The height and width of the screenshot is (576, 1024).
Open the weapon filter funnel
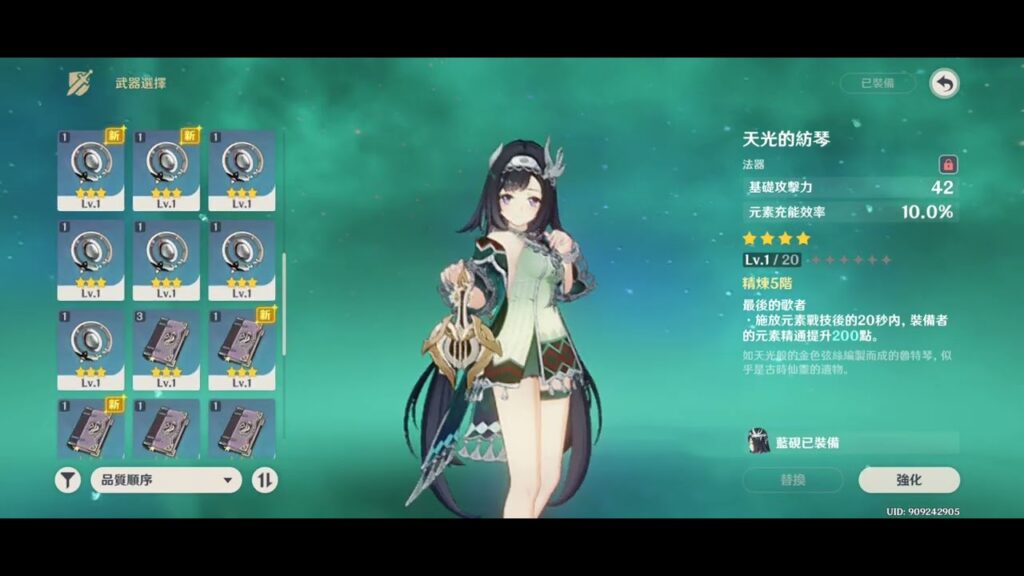[x=67, y=480]
